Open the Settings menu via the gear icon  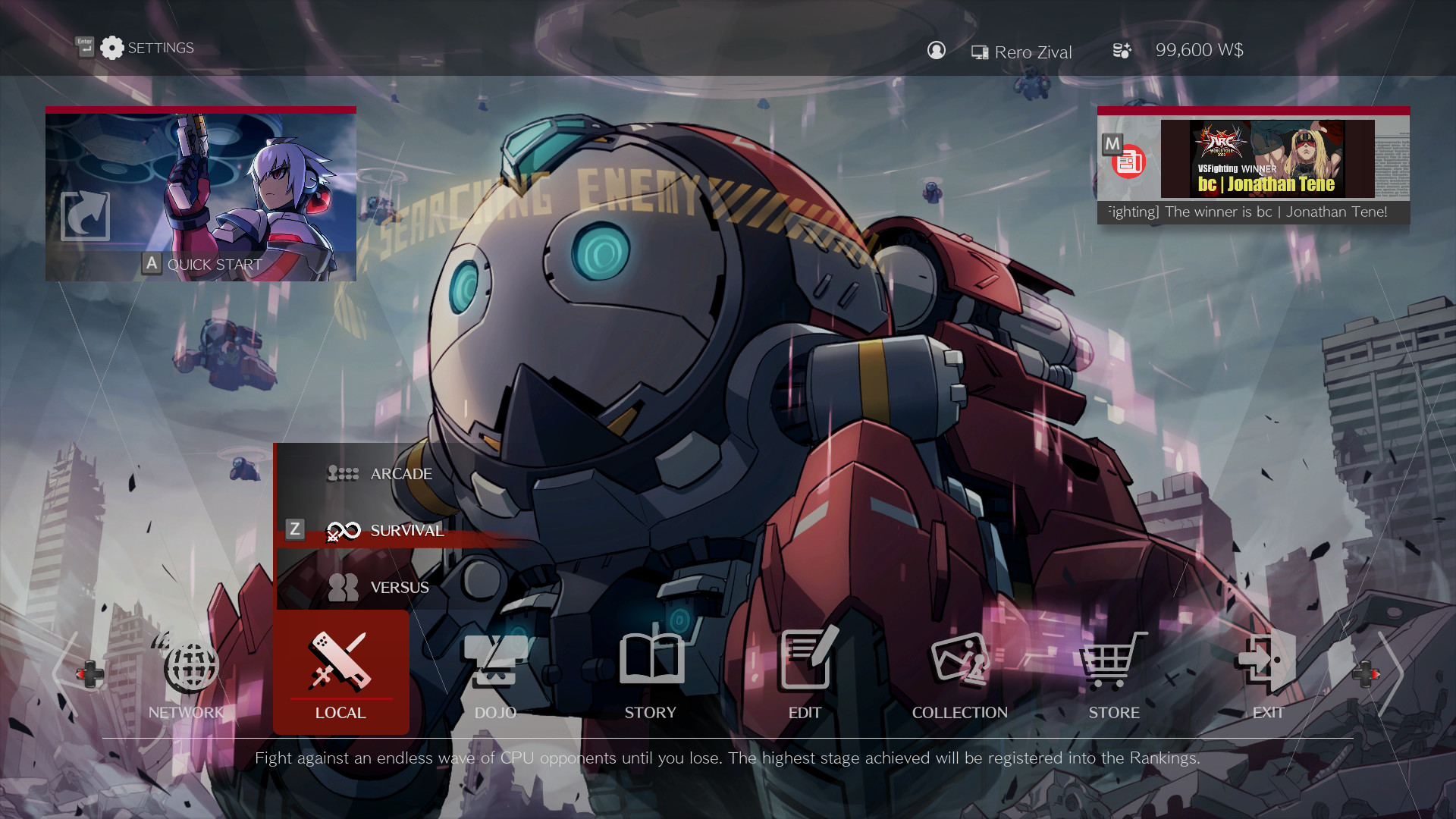[x=112, y=47]
